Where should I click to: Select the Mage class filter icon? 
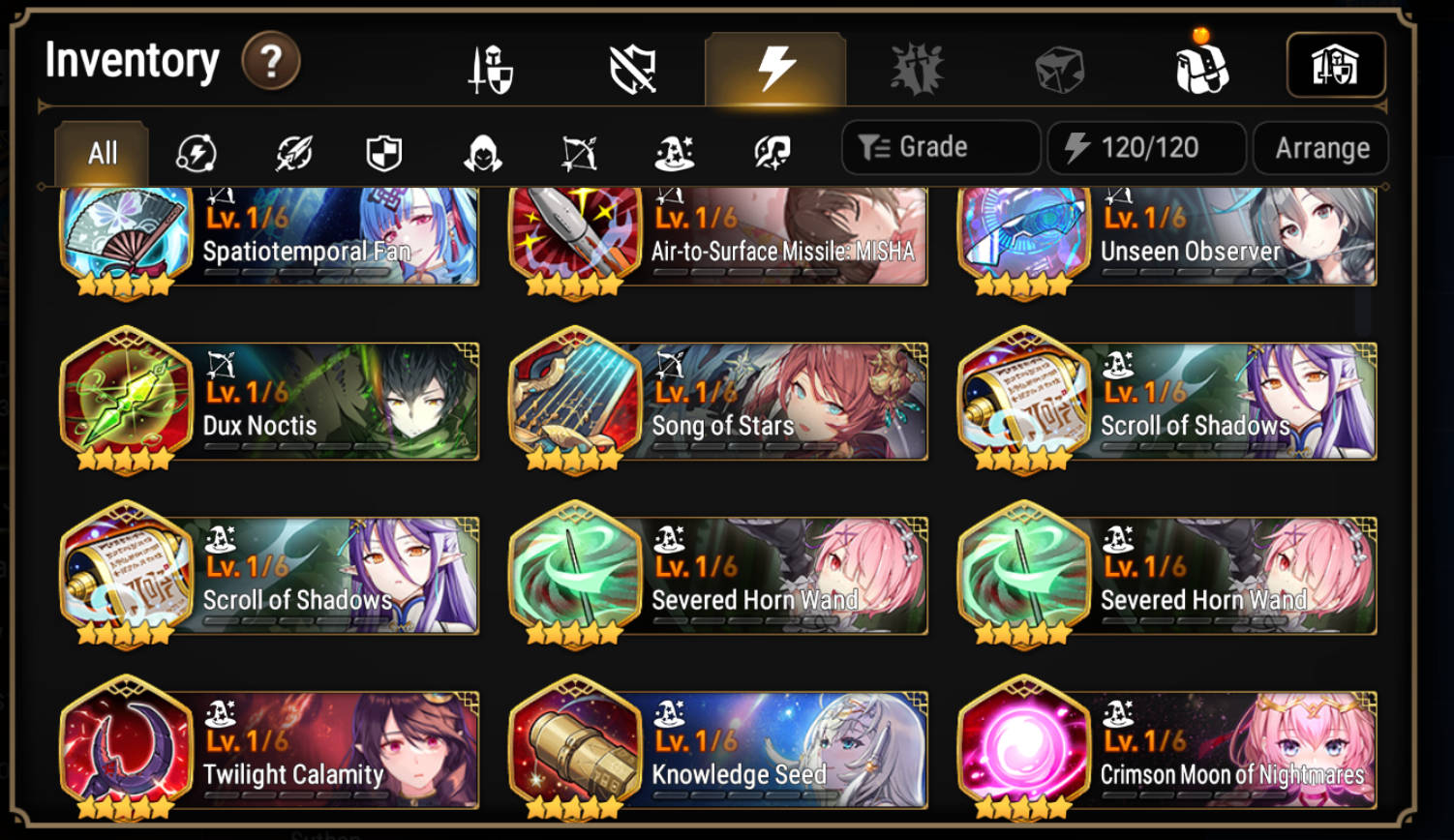[x=675, y=148]
